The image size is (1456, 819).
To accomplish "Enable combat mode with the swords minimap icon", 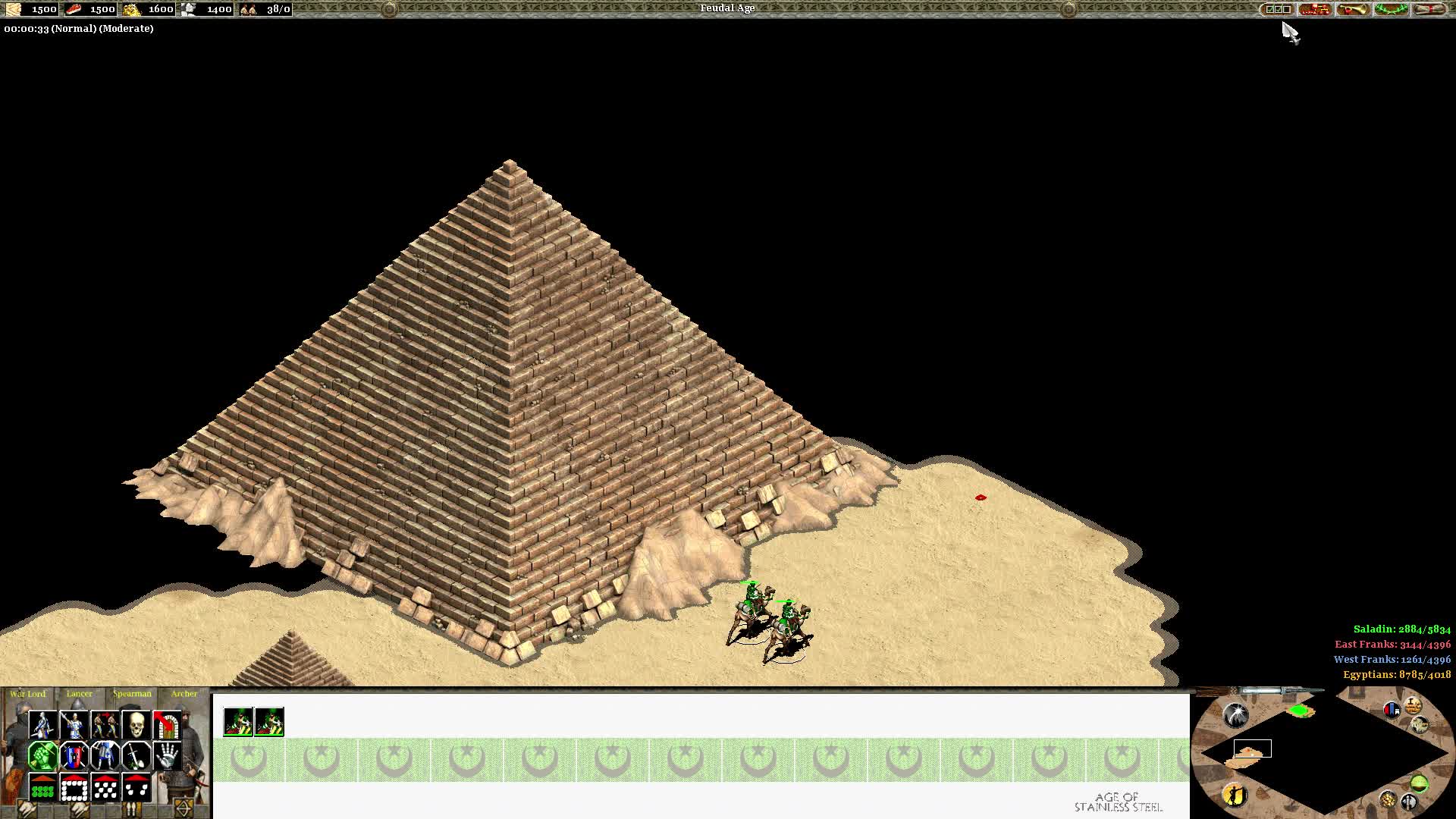I will [1409, 802].
